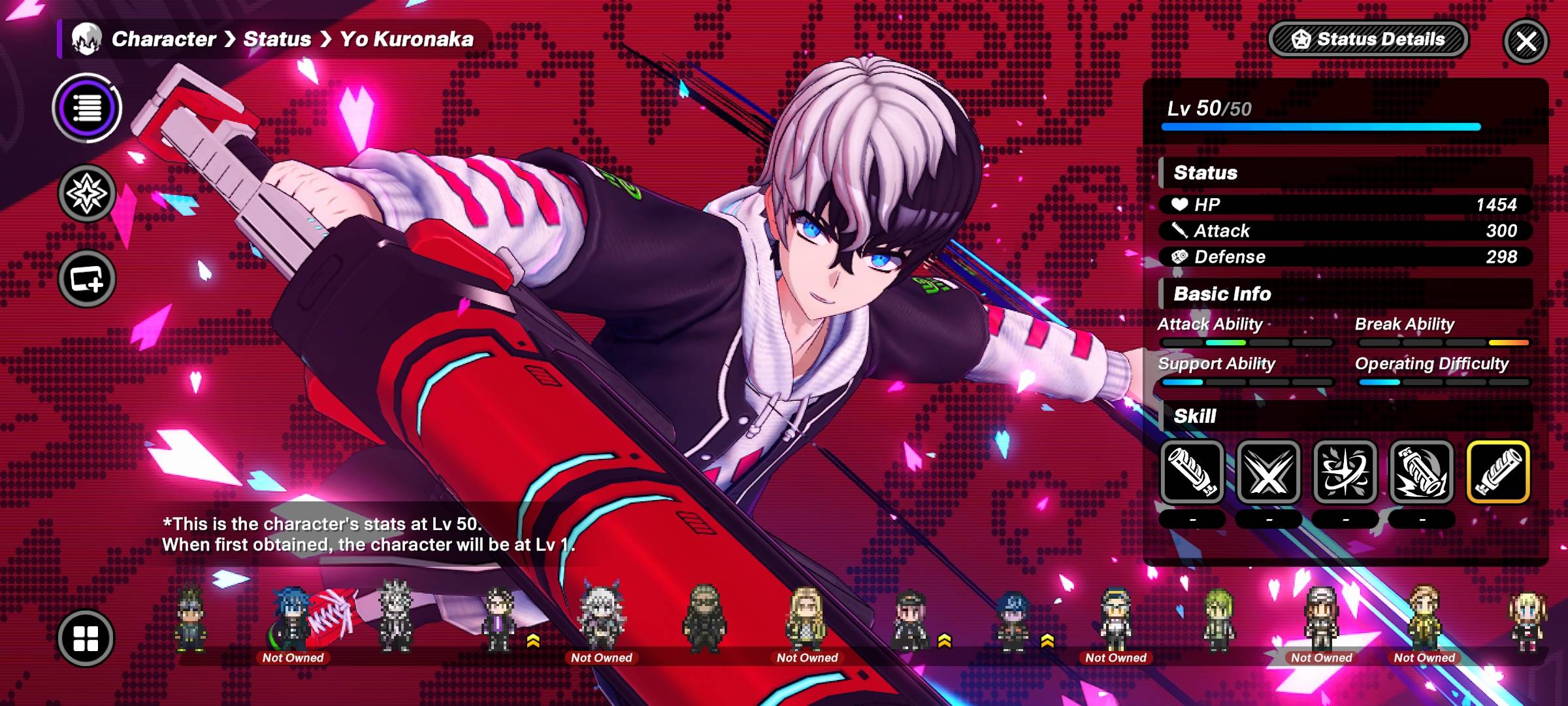This screenshot has width=1568, height=706.
Task: Close the character status screen
Action: 1526,41
